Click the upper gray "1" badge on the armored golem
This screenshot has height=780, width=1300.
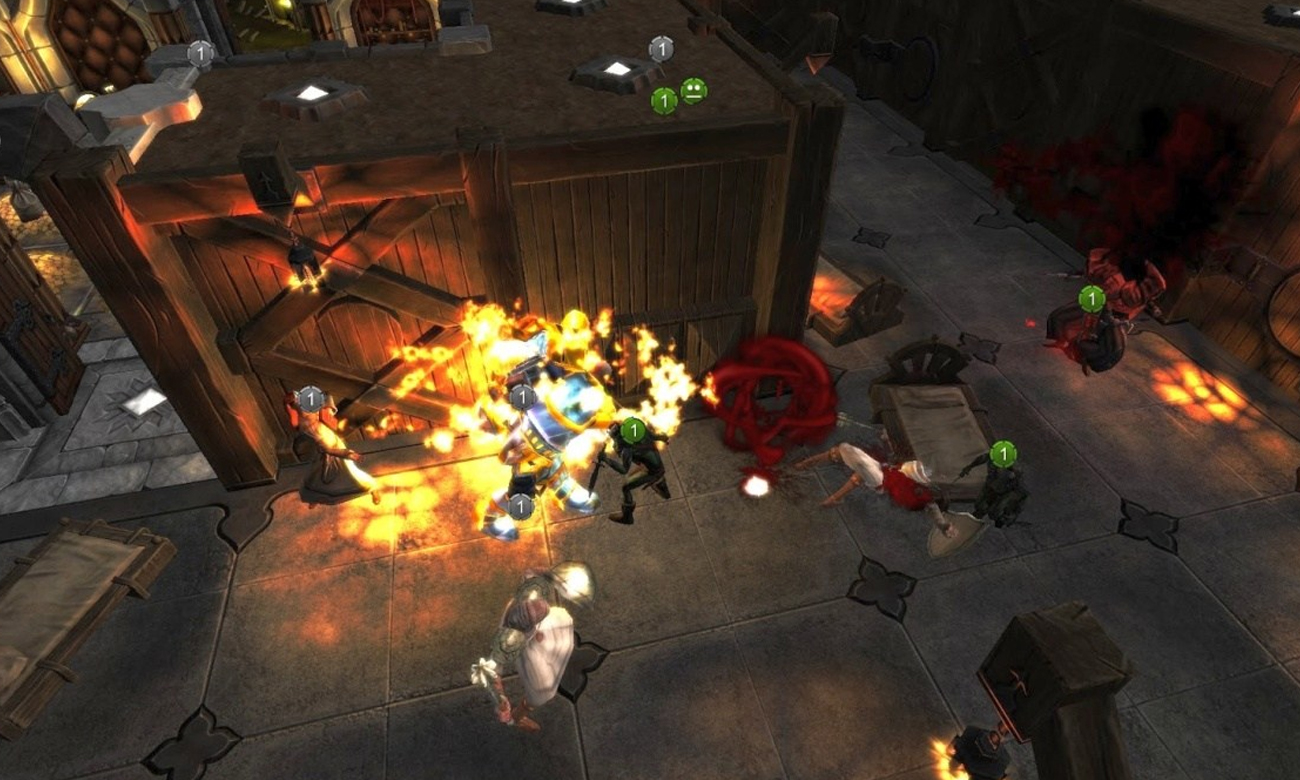click(520, 395)
